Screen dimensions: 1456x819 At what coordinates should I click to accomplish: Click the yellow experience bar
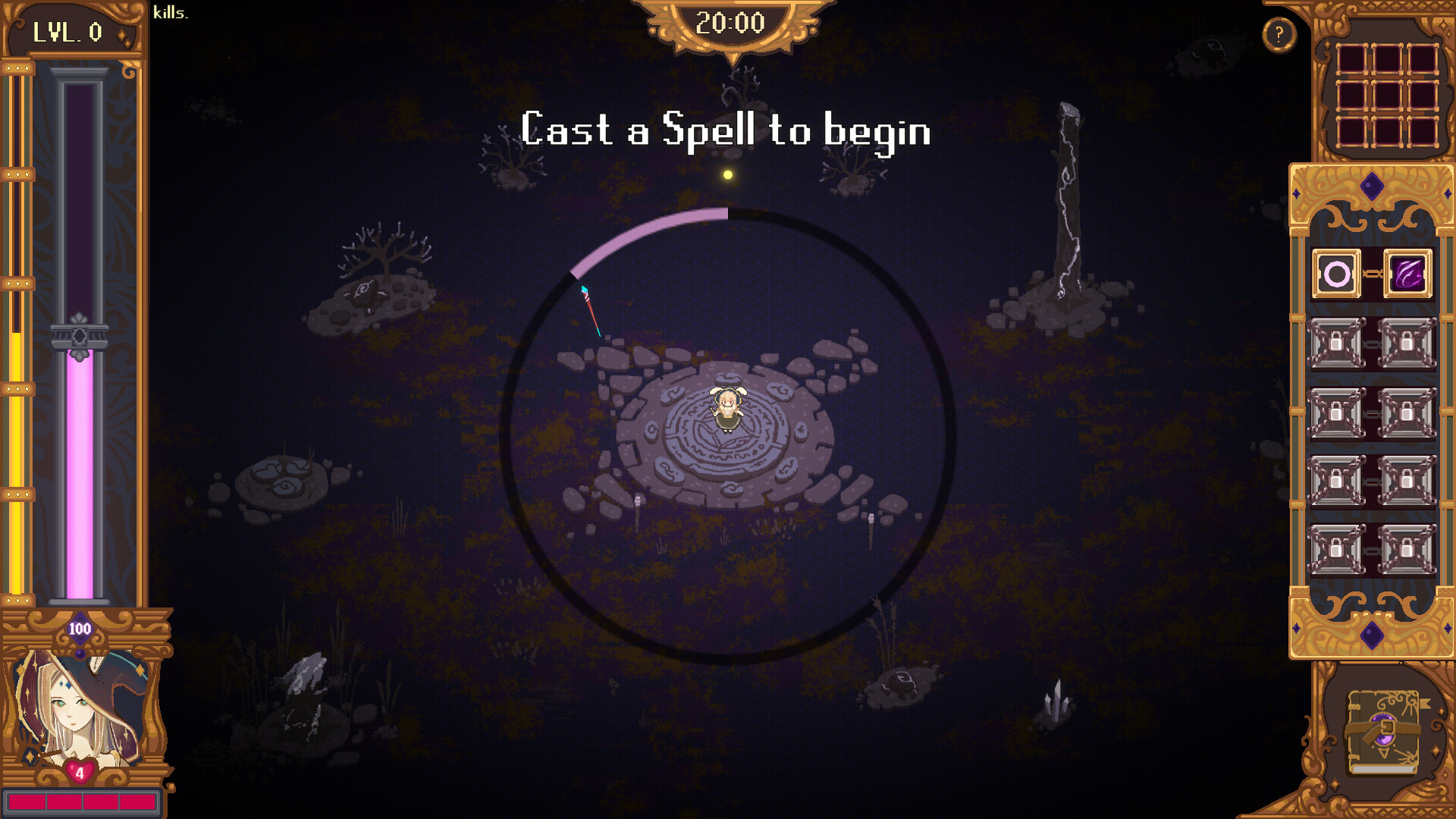(17, 455)
